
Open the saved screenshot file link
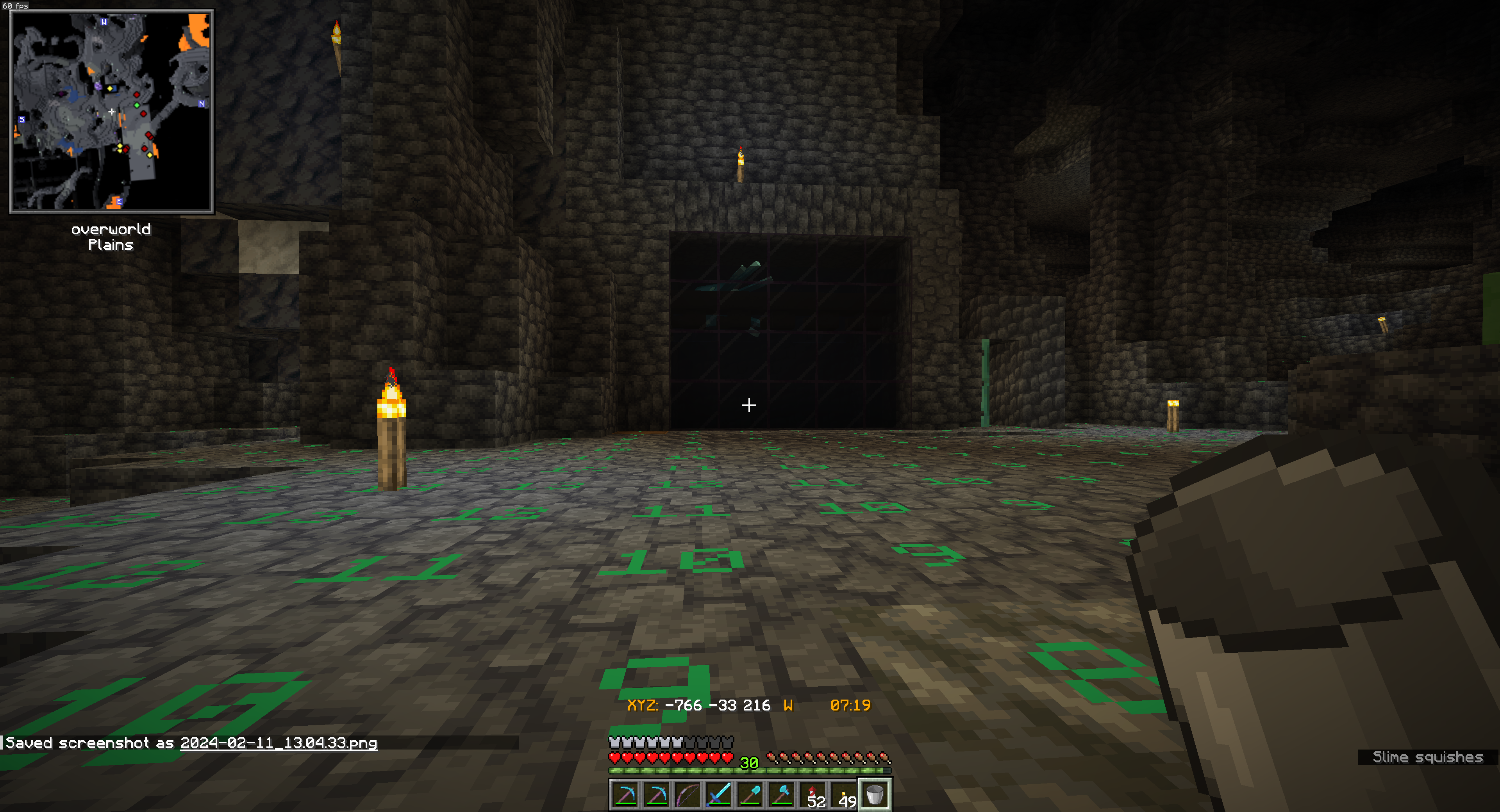tap(279, 743)
